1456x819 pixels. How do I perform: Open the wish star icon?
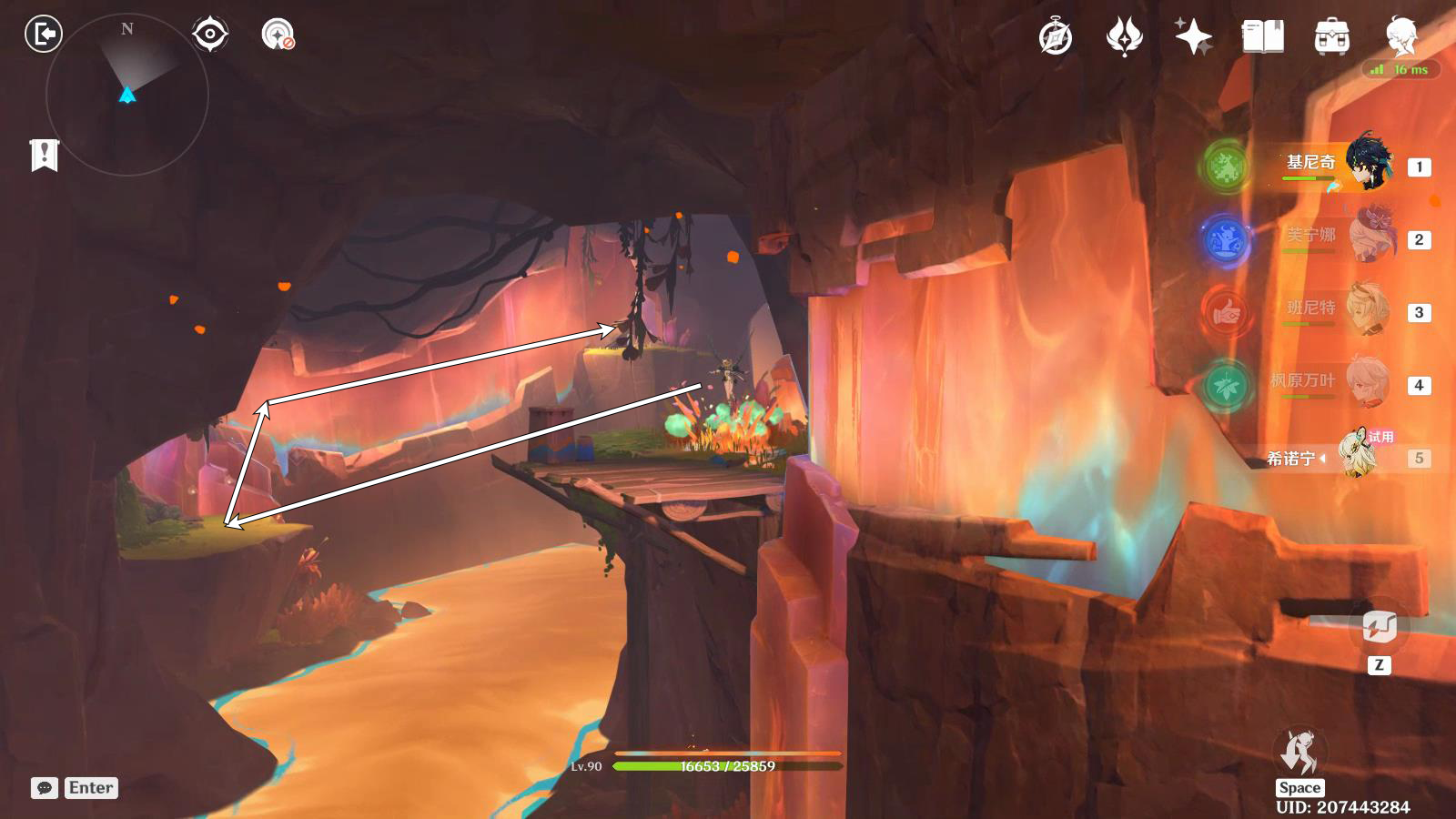pos(1193,37)
